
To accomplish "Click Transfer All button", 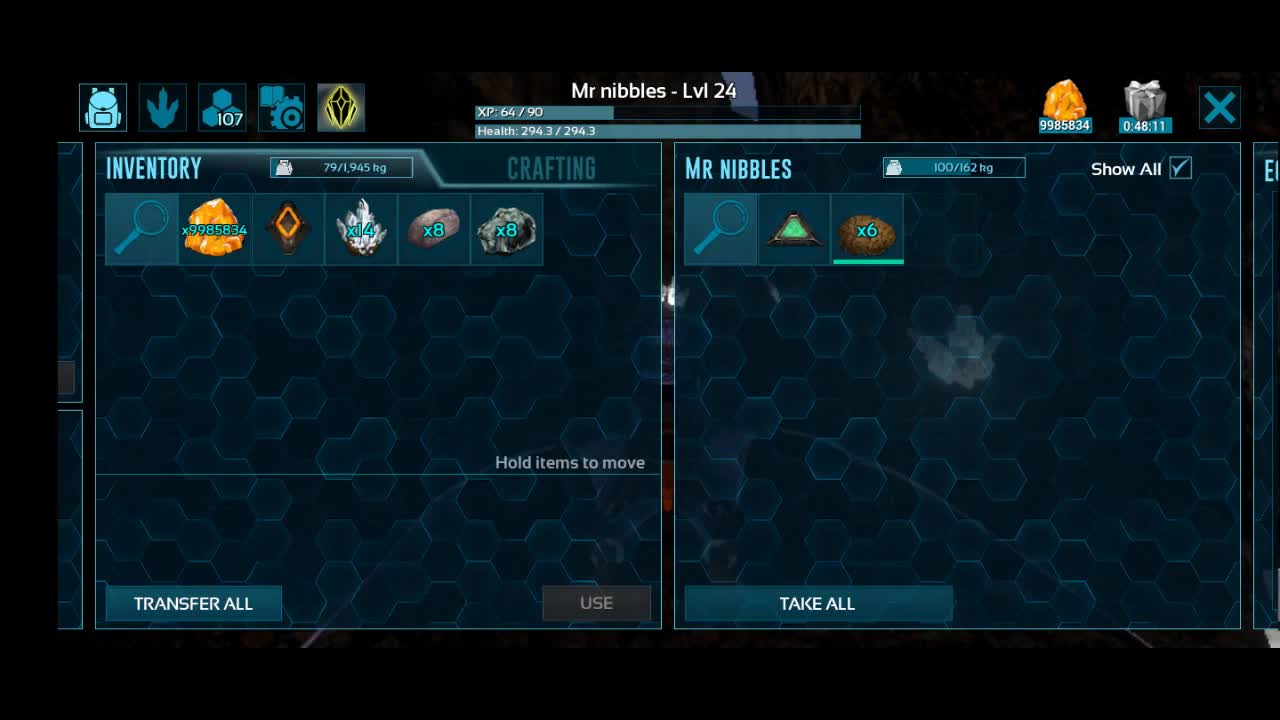I will click(193, 603).
